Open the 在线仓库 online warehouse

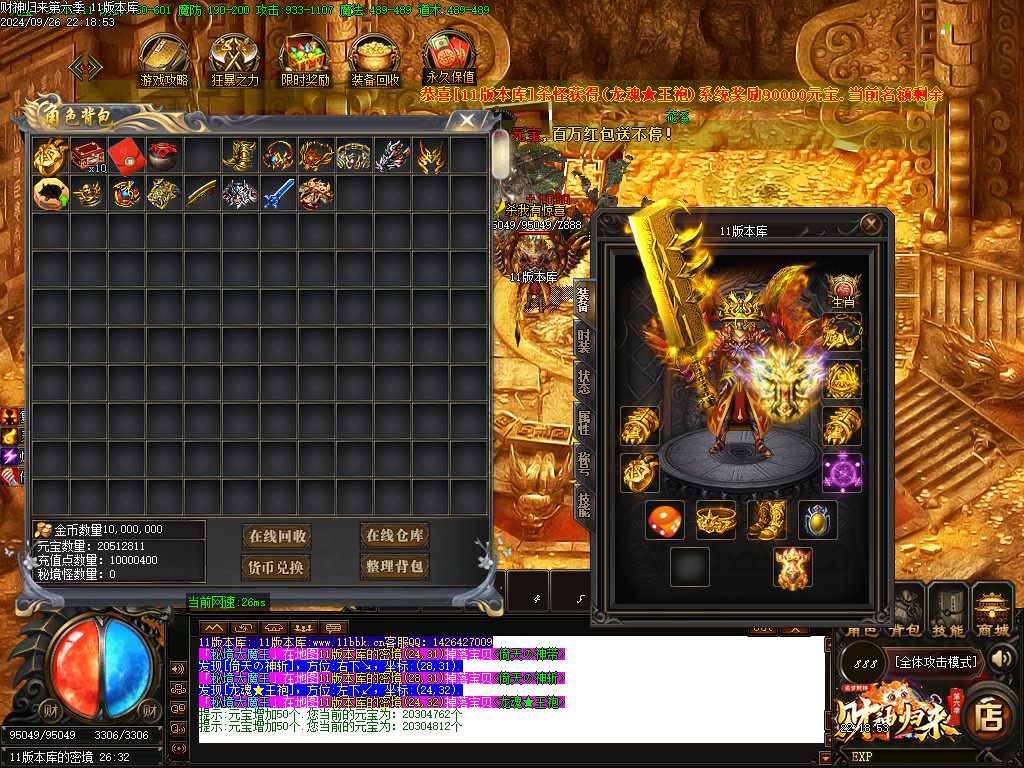(394, 536)
